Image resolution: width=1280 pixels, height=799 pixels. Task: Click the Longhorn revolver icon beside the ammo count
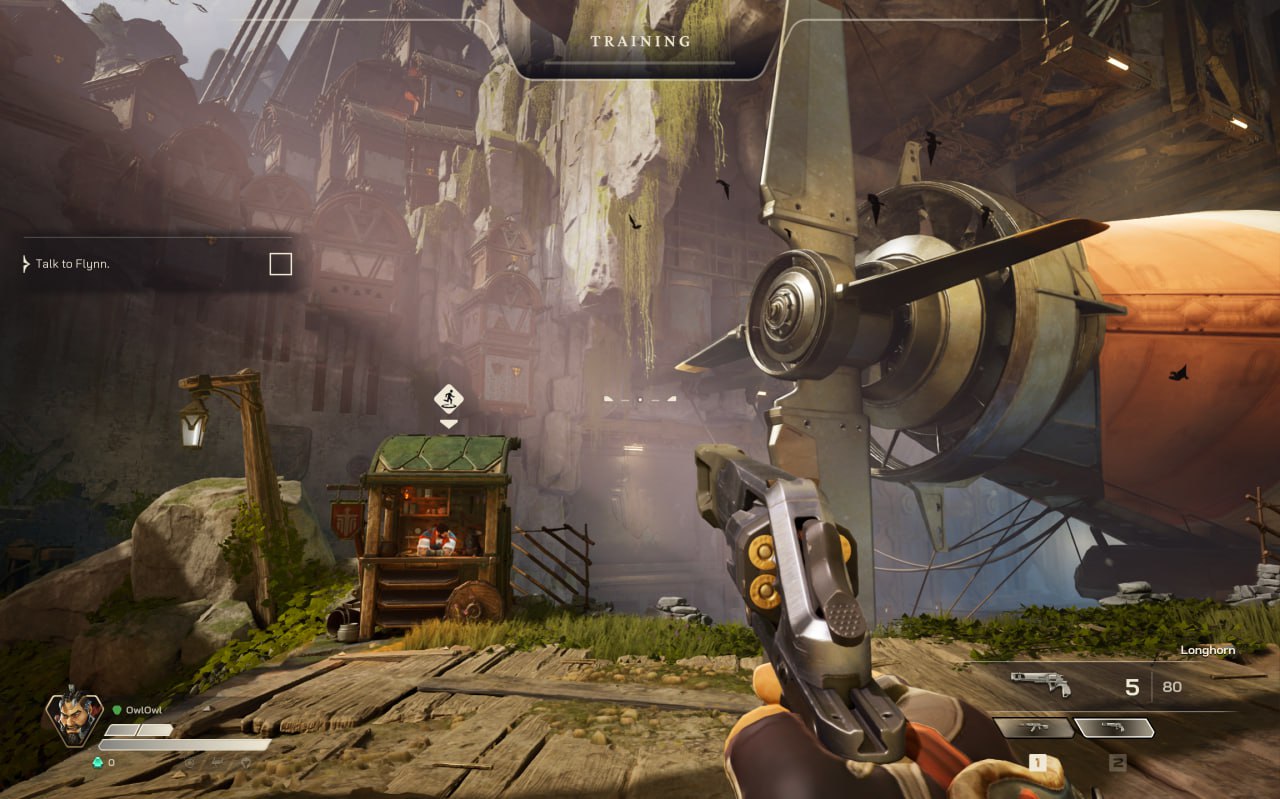tap(1040, 684)
